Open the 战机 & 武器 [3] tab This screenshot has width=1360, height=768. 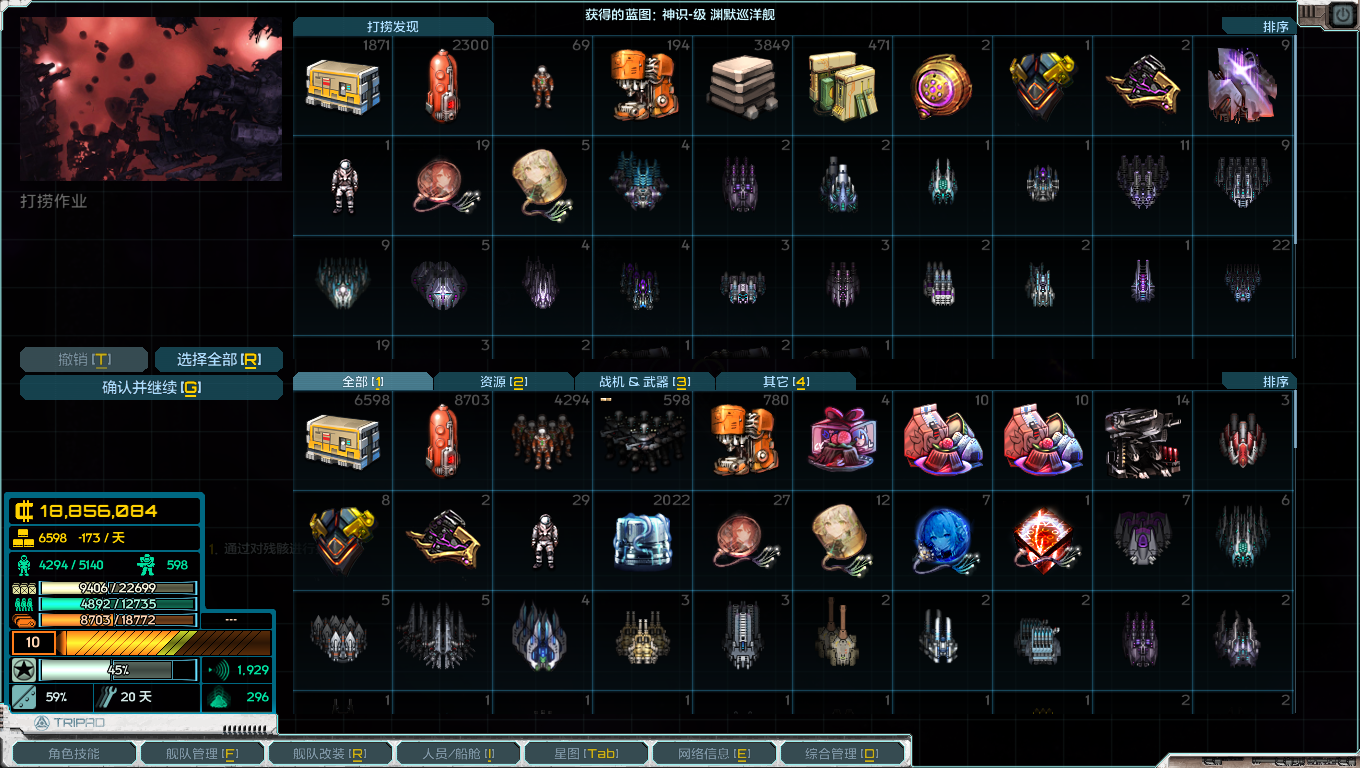(x=644, y=381)
